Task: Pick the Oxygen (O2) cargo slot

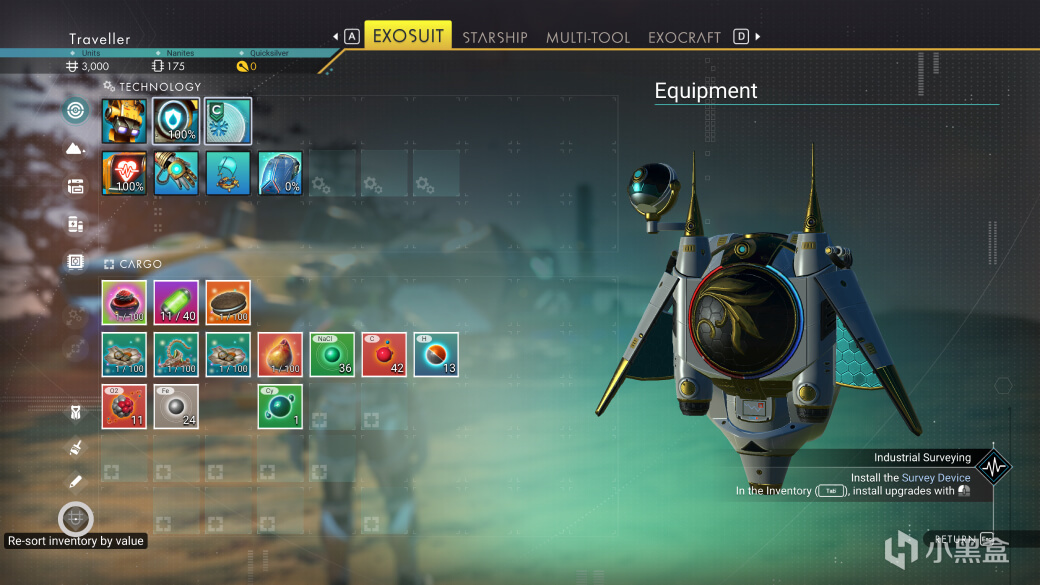Action: [x=124, y=407]
